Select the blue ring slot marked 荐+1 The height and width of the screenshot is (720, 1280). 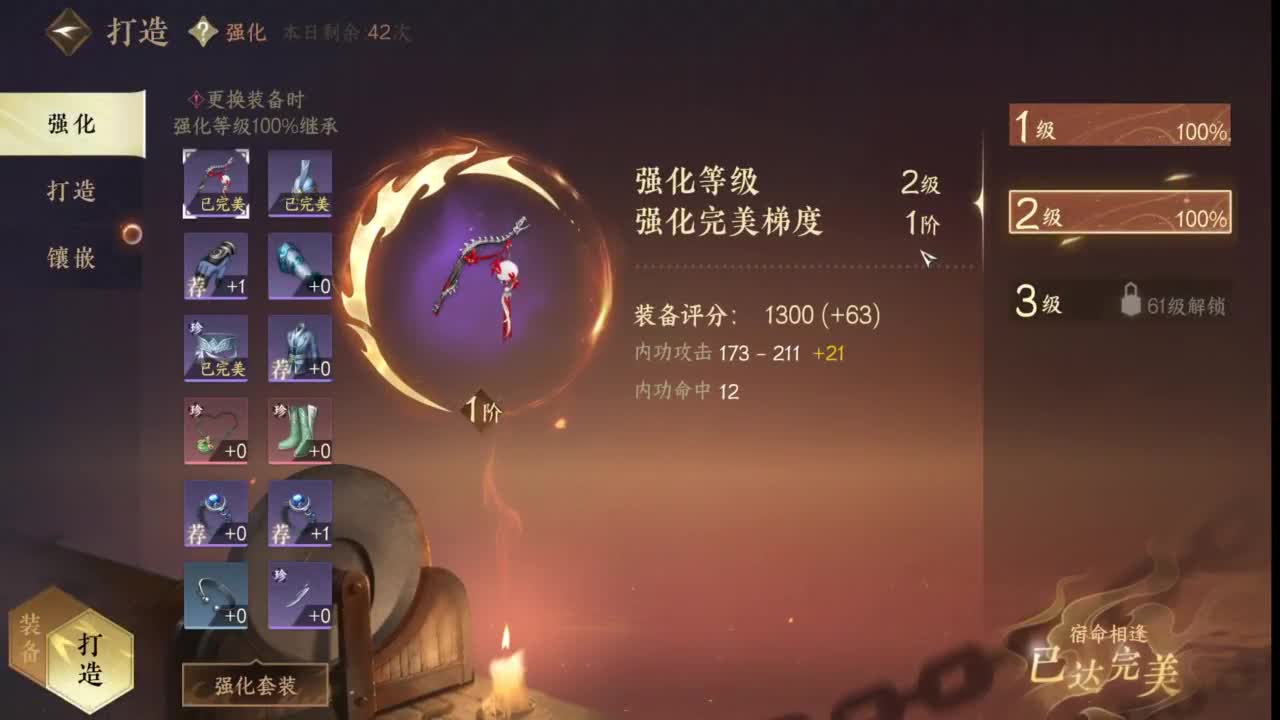(x=300, y=514)
